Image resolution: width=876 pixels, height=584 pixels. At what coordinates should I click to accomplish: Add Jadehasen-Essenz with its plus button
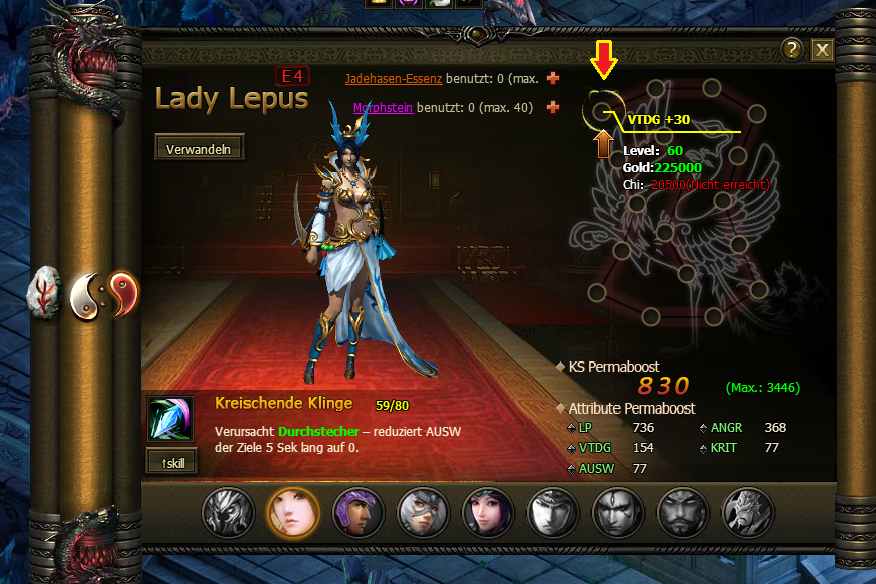tap(553, 78)
